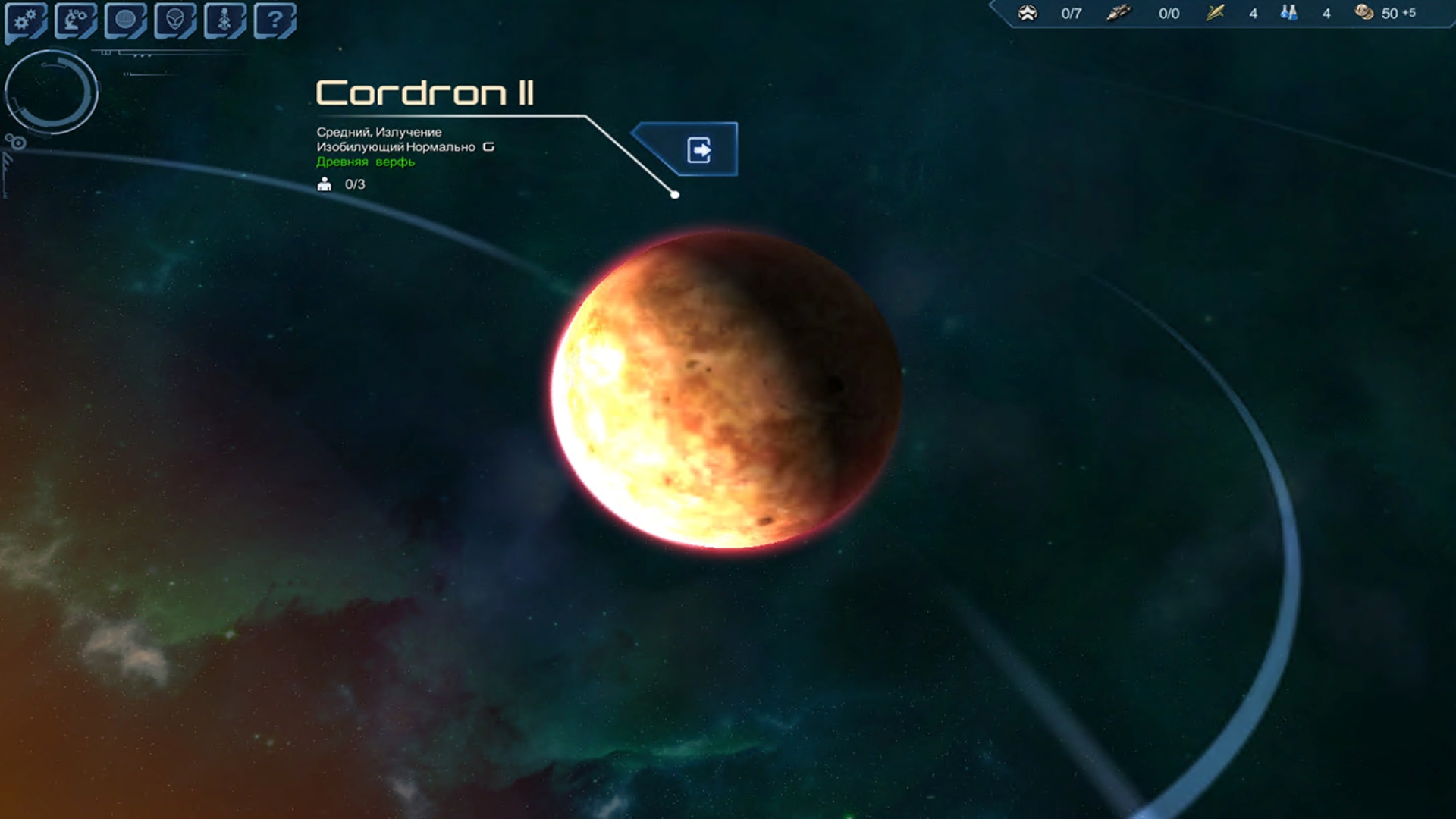
Task: Open the ship design screen
Action: point(224,20)
